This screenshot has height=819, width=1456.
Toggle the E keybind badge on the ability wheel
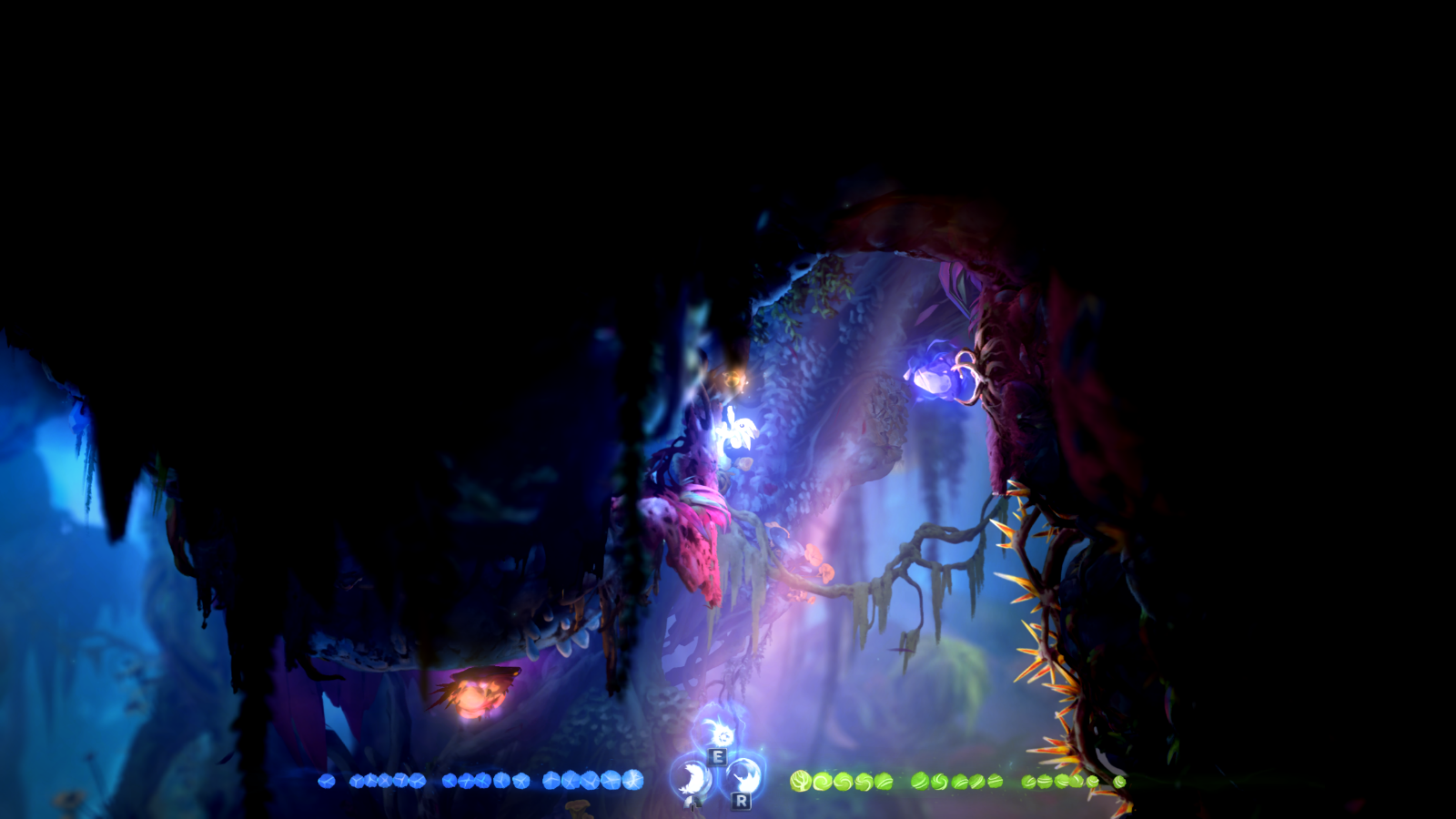[717, 756]
